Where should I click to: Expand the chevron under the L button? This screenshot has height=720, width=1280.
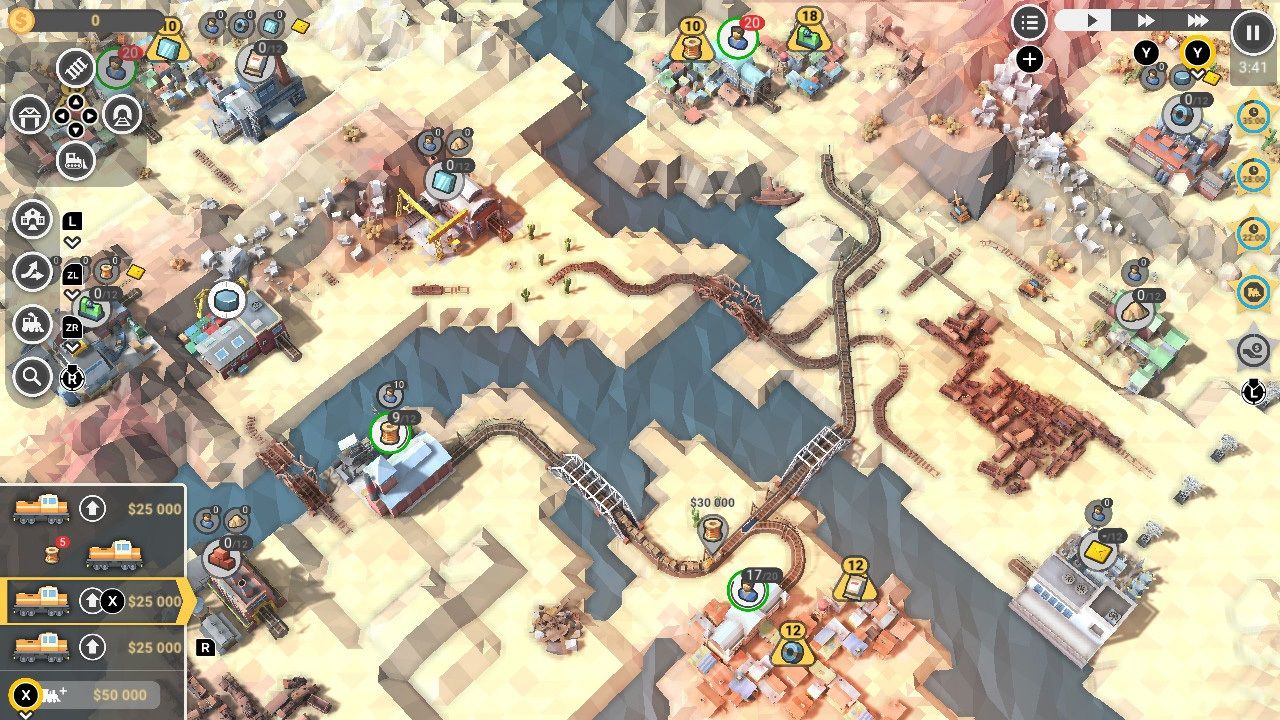[x=70, y=241]
